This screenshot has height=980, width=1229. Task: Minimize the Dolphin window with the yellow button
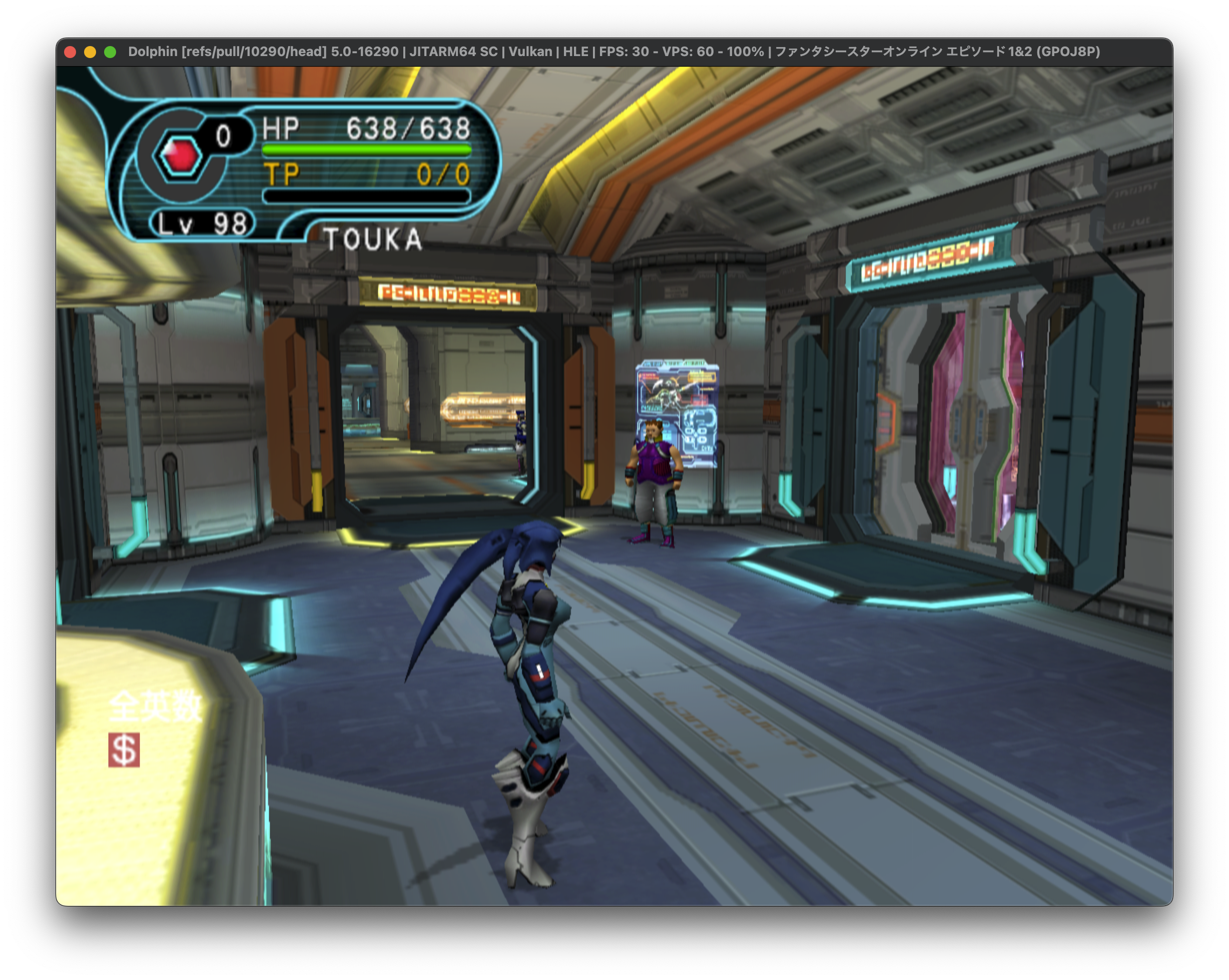coord(90,52)
